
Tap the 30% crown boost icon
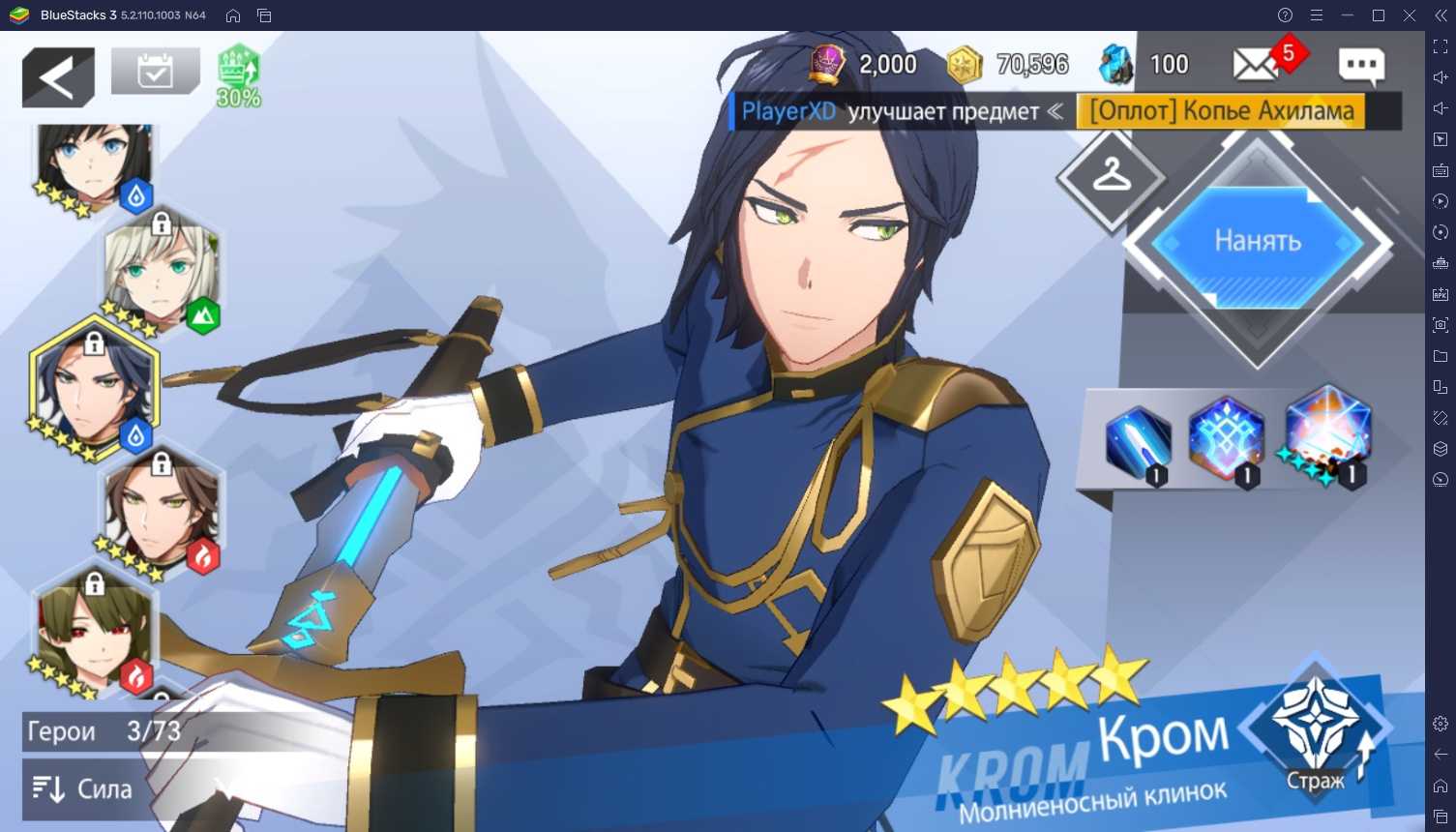coord(238,75)
